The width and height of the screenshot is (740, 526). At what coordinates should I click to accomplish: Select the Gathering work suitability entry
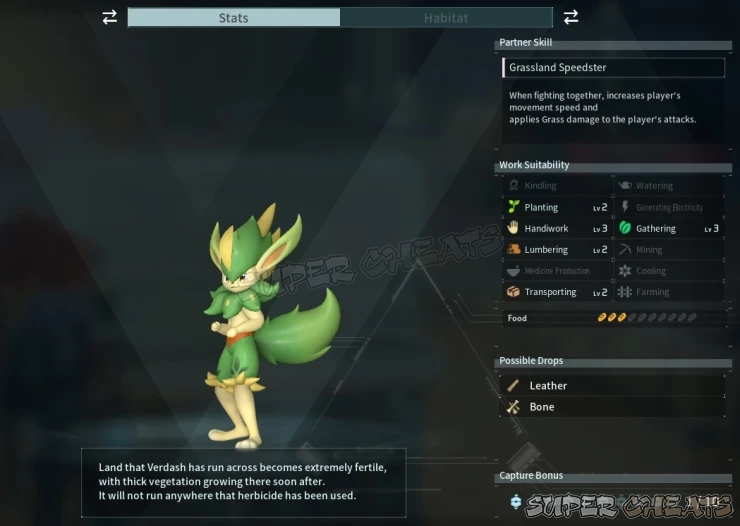(x=668, y=229)
